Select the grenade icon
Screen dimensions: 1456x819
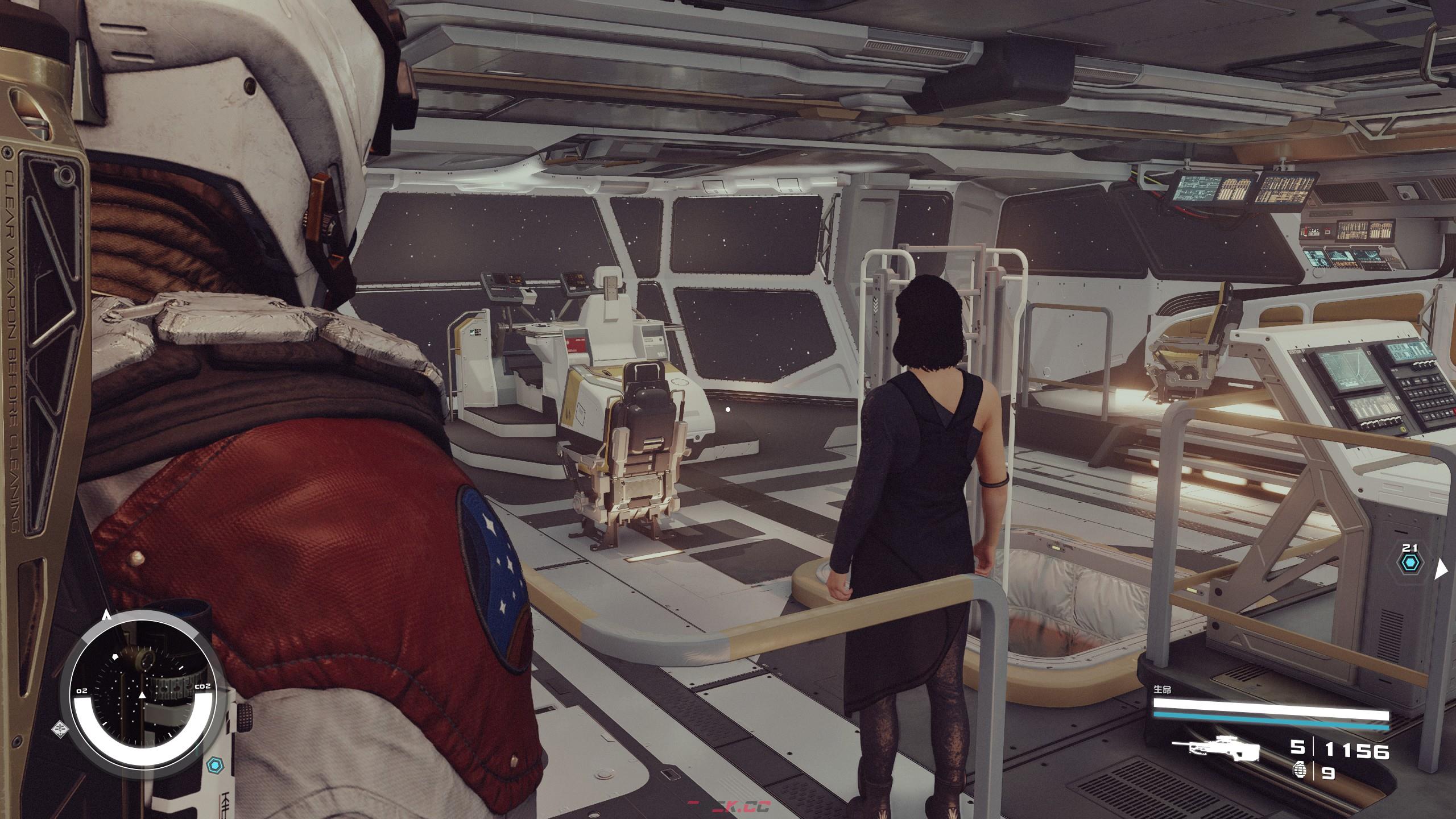click(x=1298, y=772)
